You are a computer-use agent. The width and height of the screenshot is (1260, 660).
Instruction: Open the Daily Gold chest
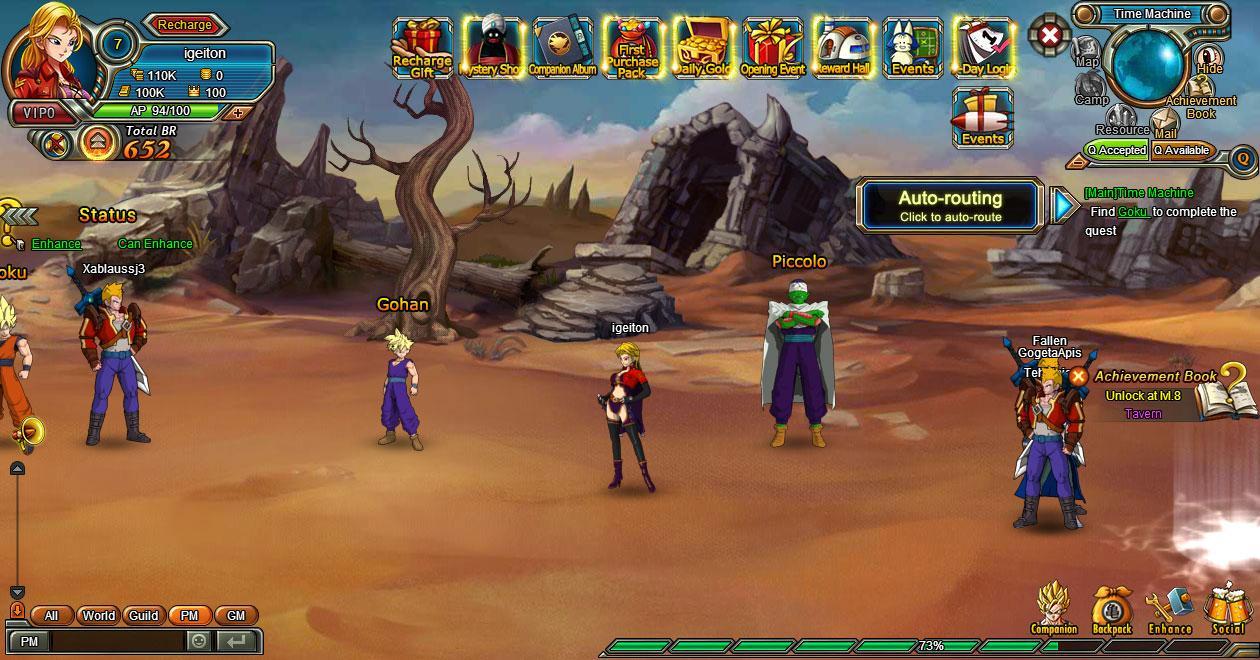tap(703, 47)
